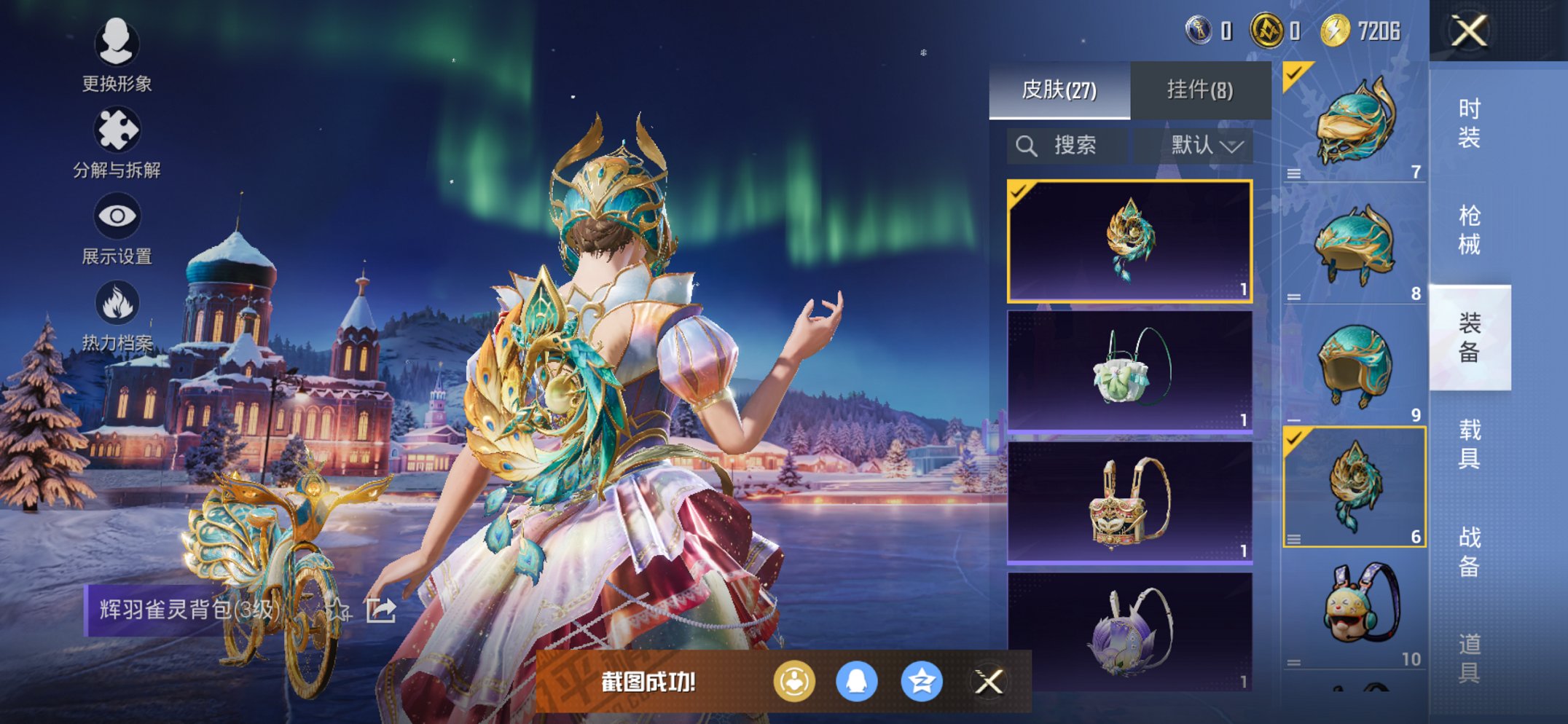Choose the winged teal-gold helmet slot
This screenshot has width=1568, height=724.
coord(1354,122)
